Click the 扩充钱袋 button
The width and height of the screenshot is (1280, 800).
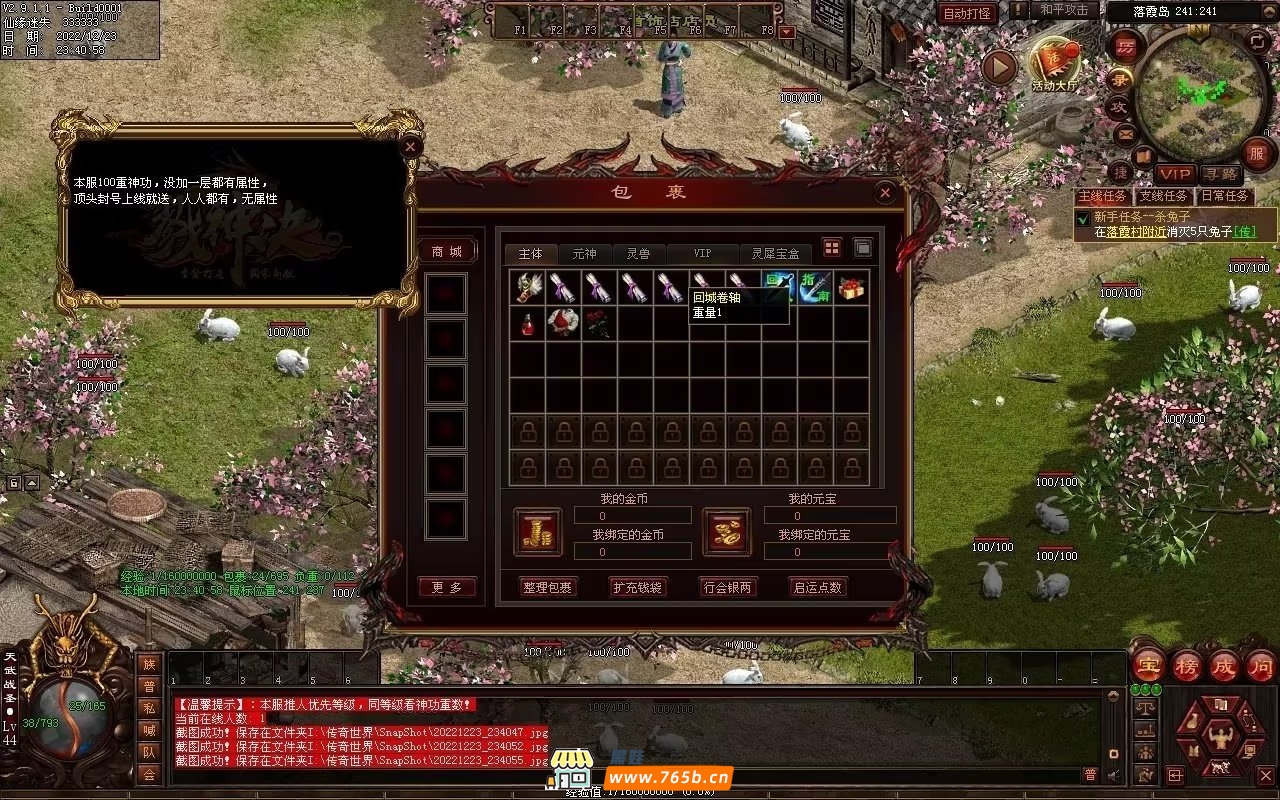639,587
